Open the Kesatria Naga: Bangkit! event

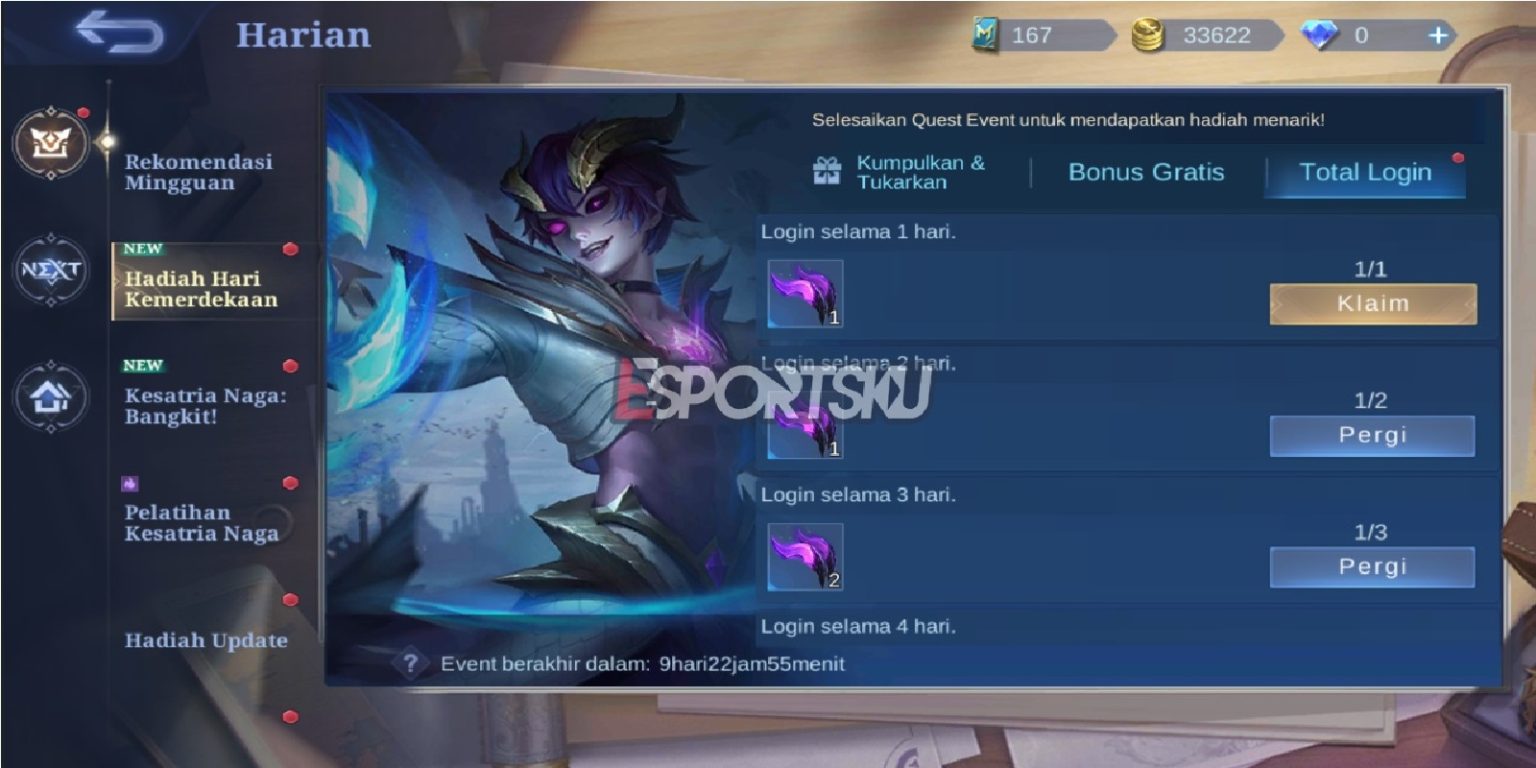pyautogui.click(x=201, y=407)
